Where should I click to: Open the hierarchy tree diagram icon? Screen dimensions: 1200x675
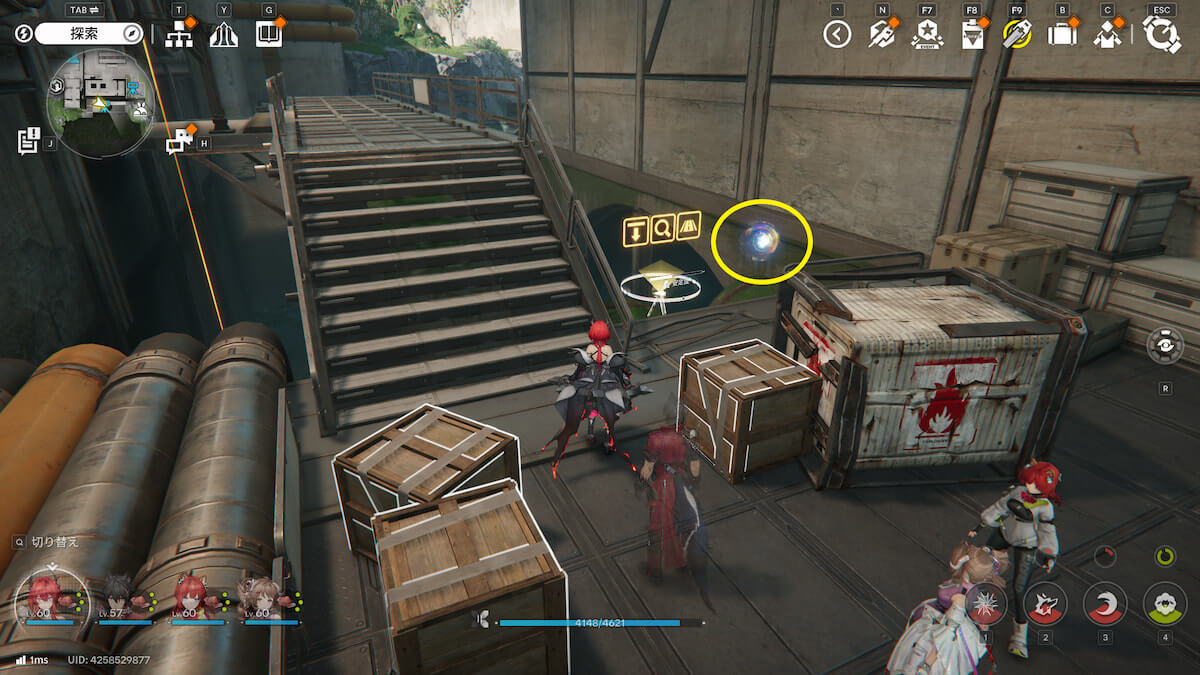tap(179, 35)
